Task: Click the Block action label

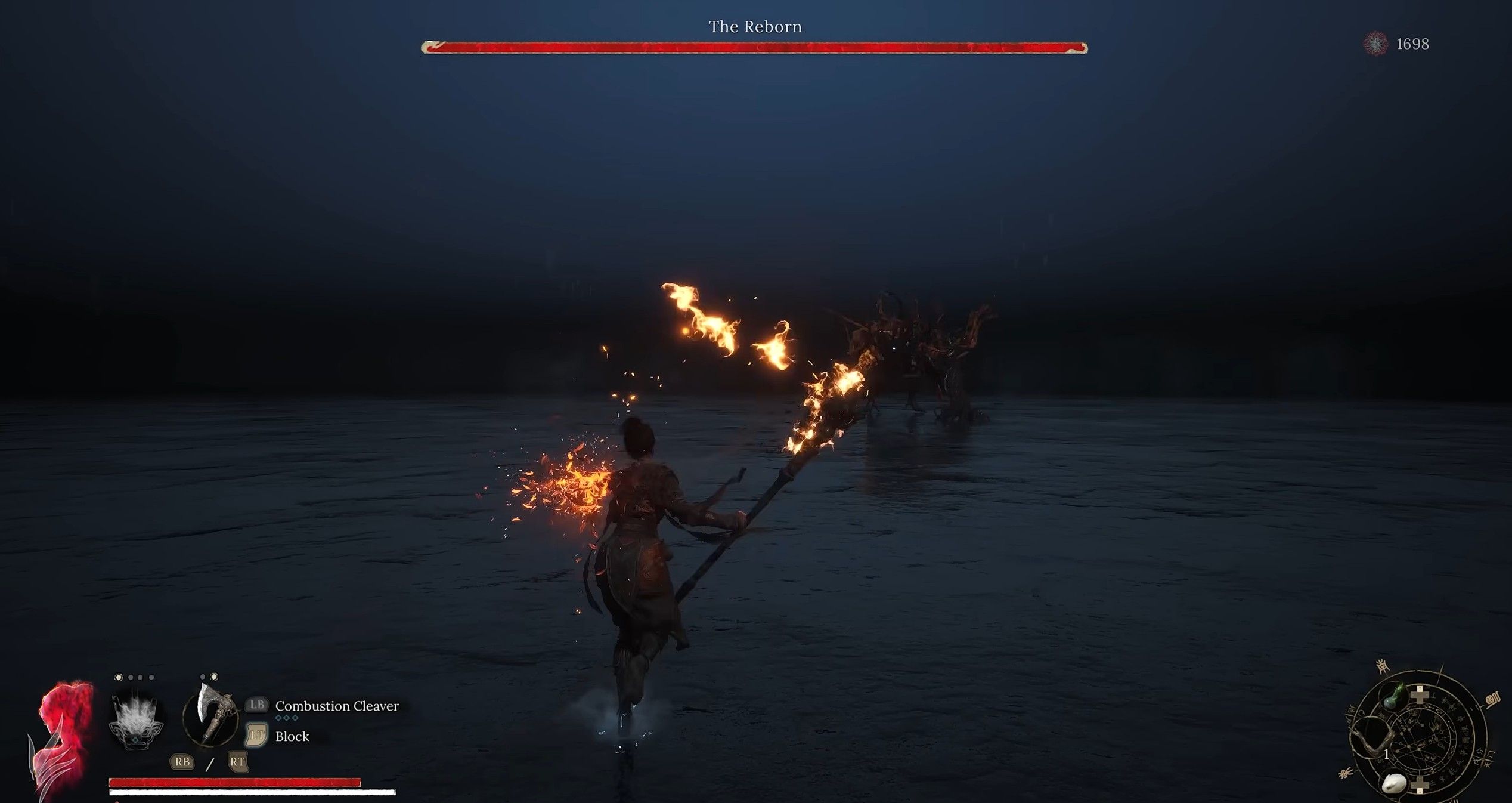Action: [292, 738]
